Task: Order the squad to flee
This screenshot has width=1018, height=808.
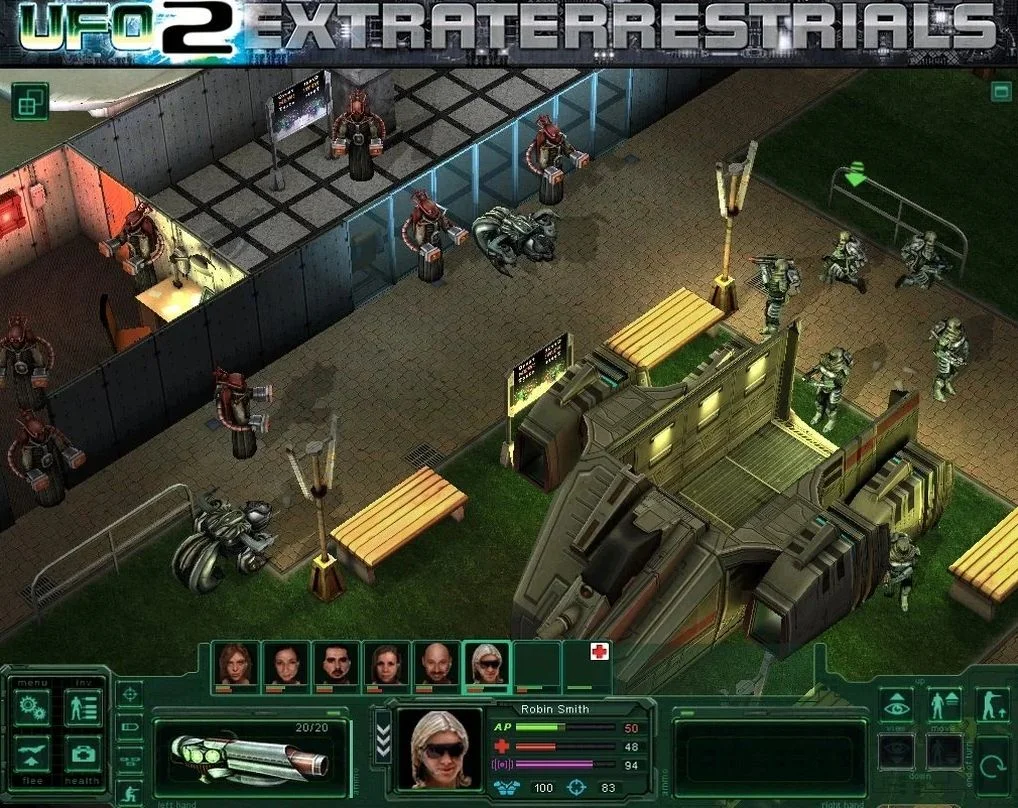Action: tap(33, 755)
